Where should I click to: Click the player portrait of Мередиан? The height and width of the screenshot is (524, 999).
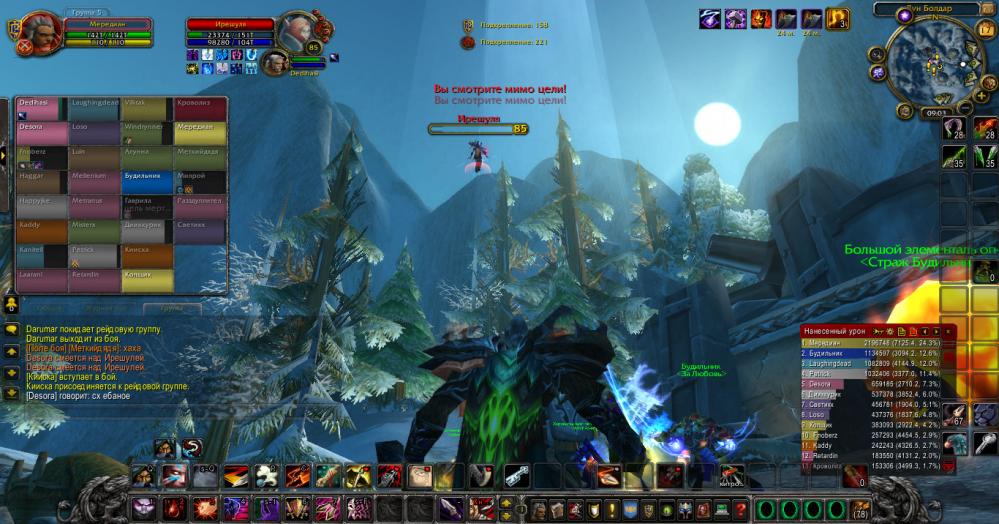click(41, 32)
